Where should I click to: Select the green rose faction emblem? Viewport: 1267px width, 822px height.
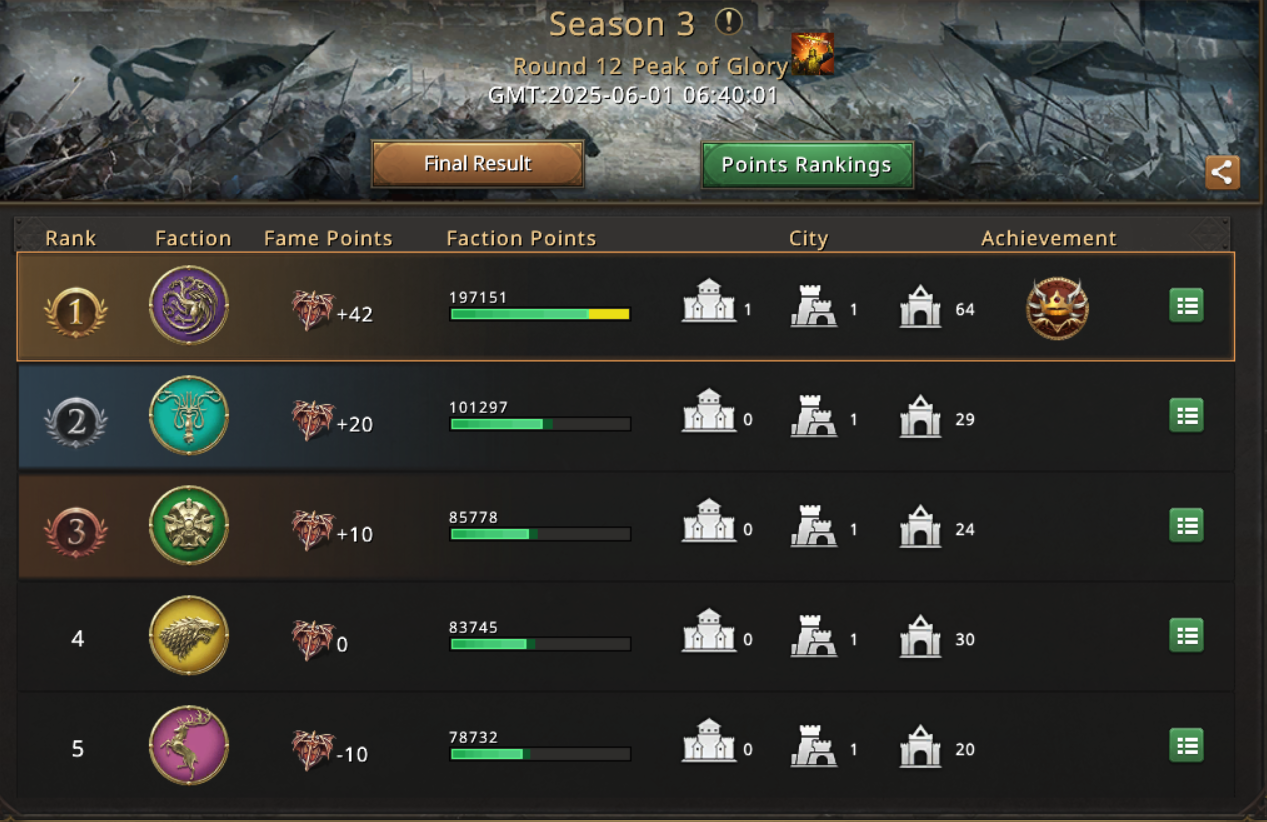(189, 526)
